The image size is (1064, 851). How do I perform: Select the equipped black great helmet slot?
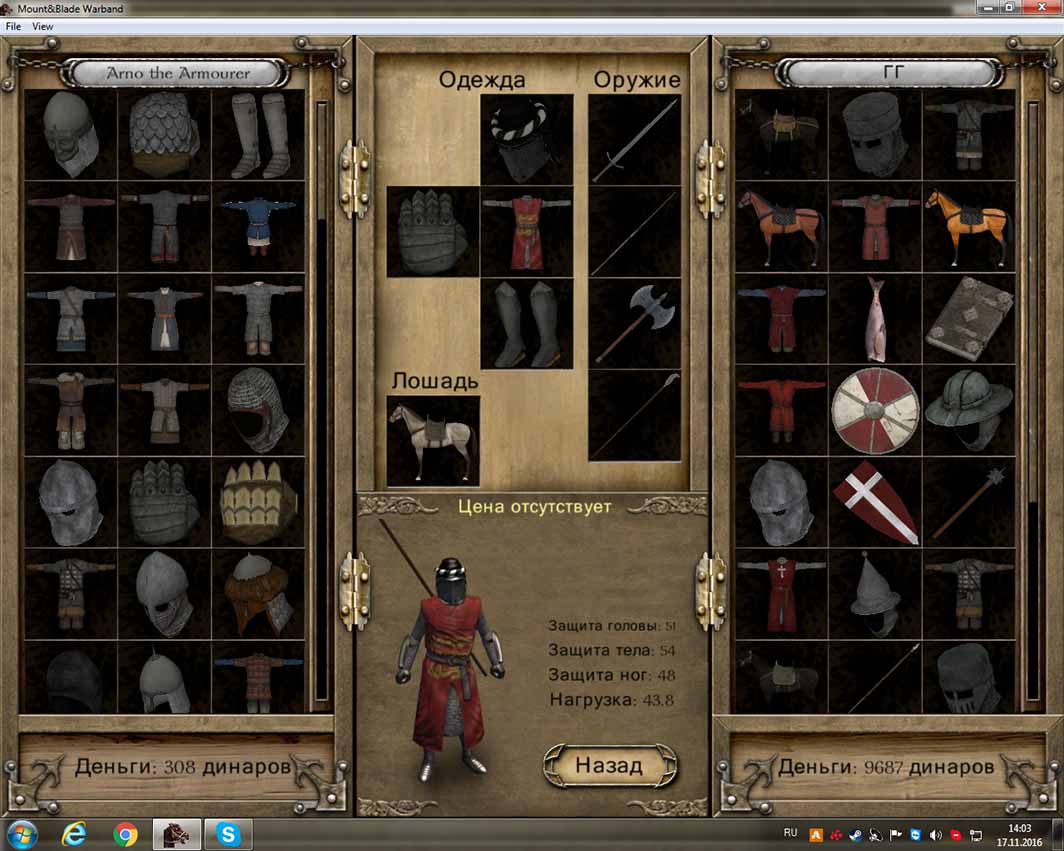coord(526,139)
